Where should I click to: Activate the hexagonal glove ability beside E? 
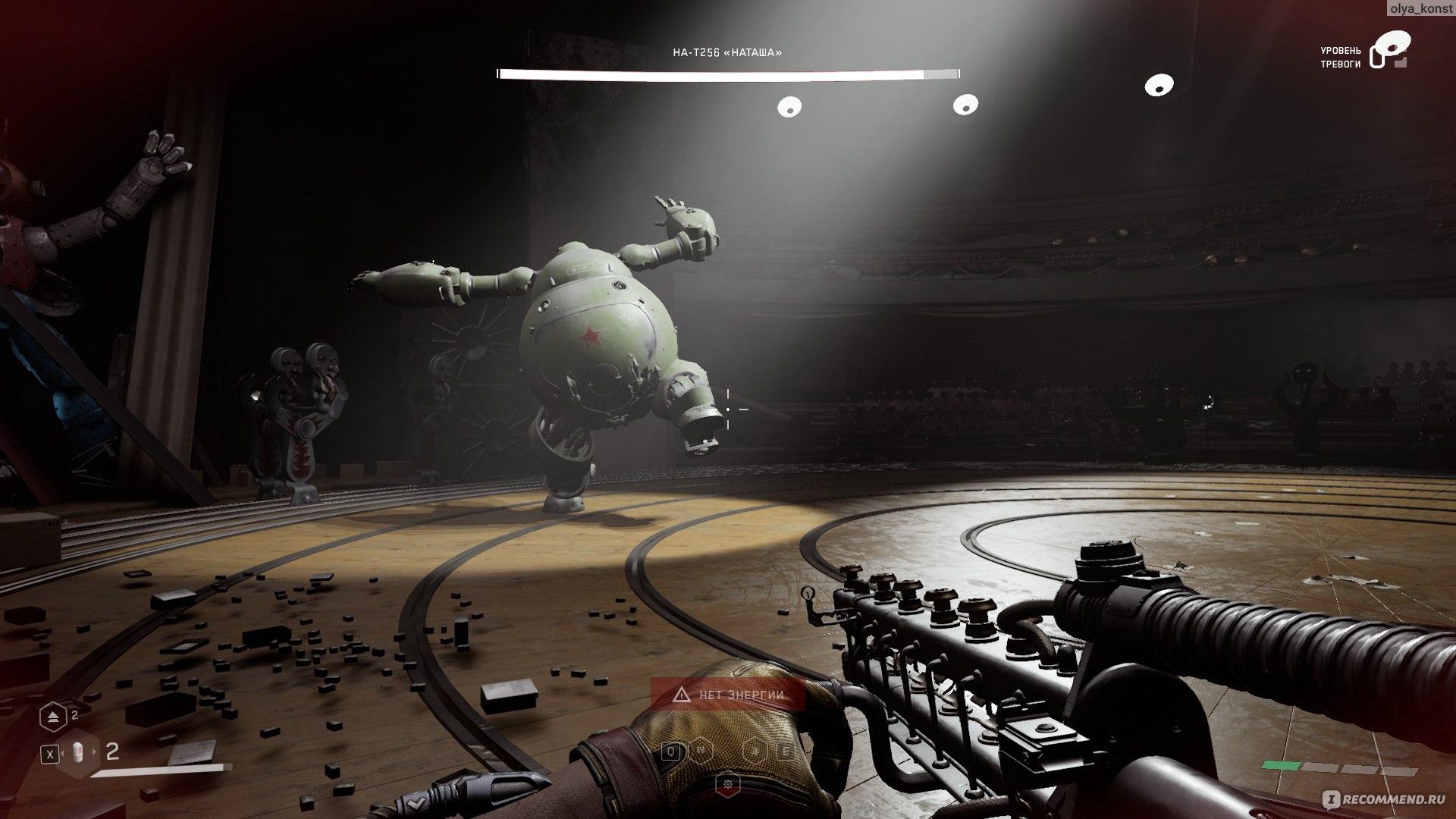(x=757, y=752)
